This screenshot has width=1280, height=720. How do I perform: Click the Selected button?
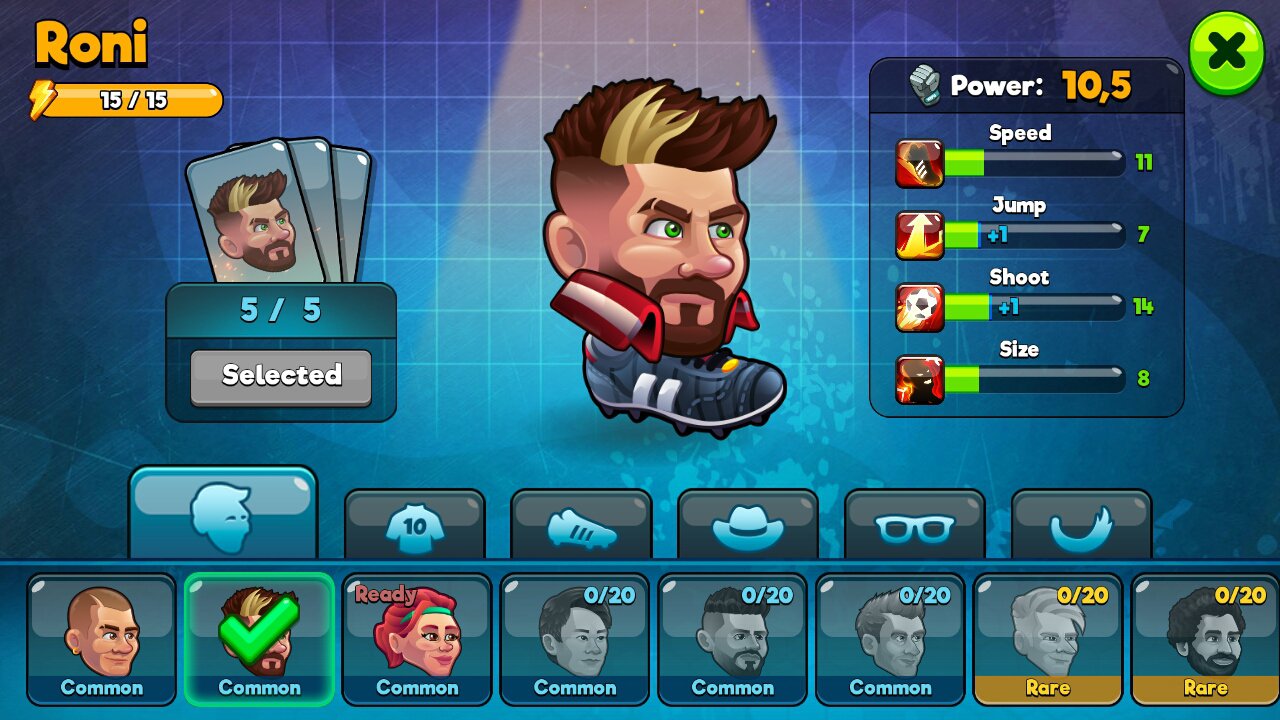[281, 376]
